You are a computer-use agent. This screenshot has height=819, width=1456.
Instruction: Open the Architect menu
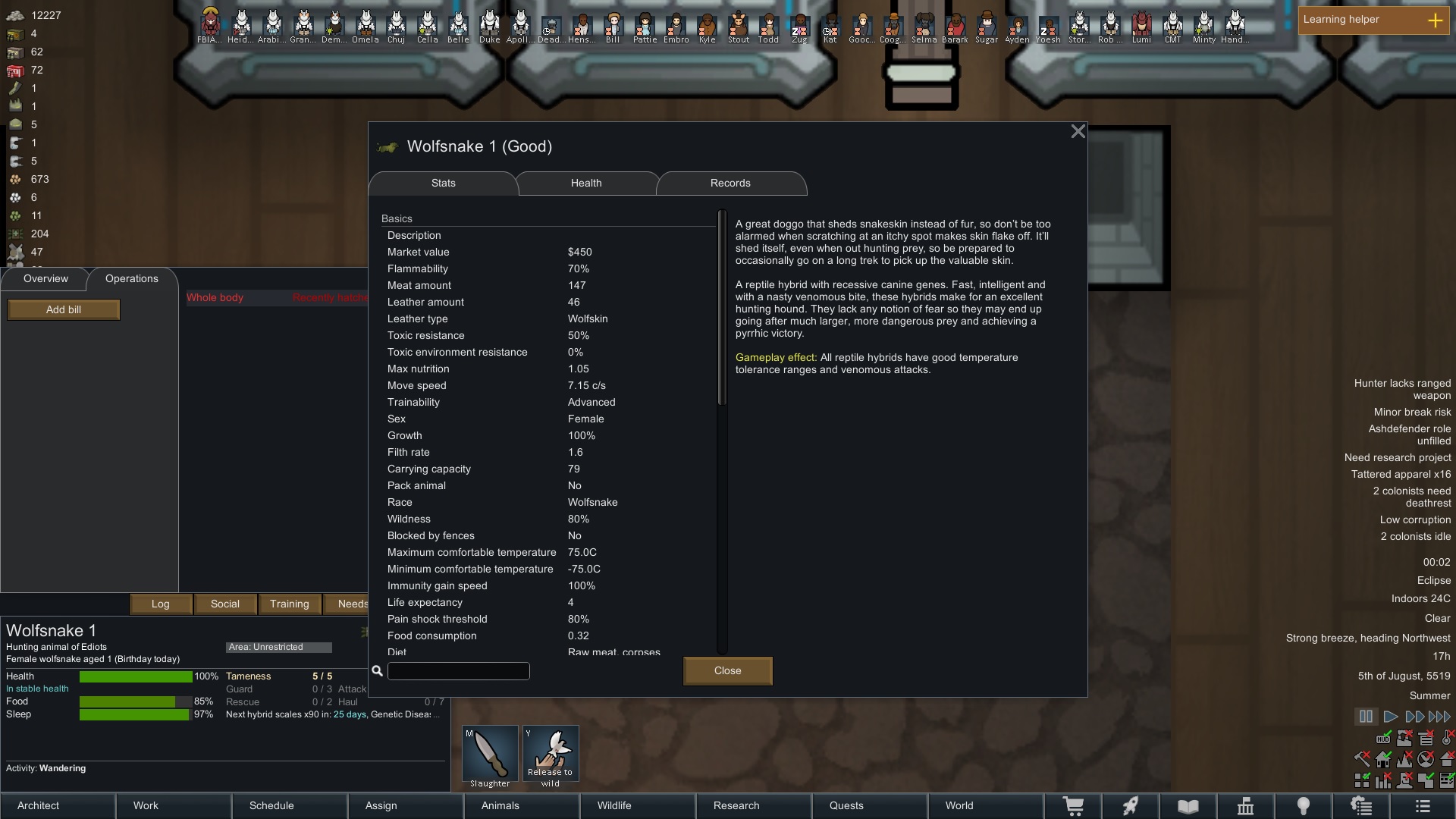[x=38, y=805]
